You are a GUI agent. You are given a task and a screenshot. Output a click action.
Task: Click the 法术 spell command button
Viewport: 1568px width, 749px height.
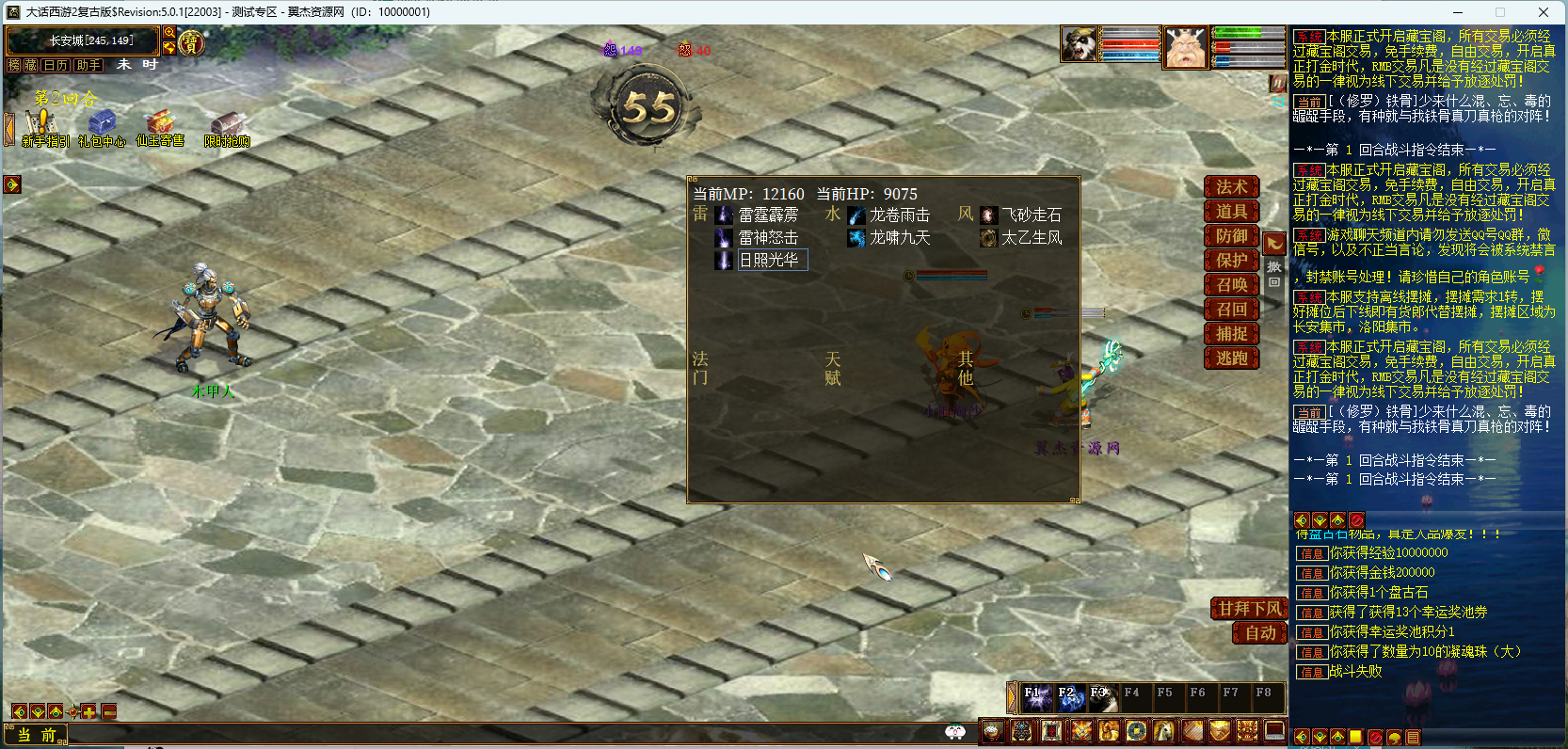coord(1231,187)
